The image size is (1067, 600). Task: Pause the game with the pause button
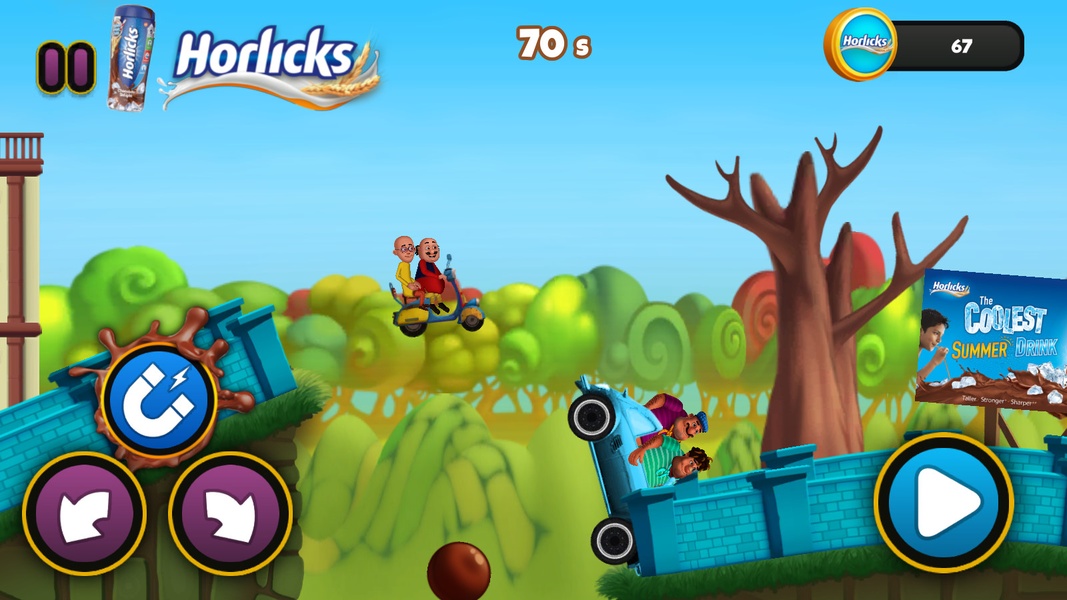(x=66, y=68)
